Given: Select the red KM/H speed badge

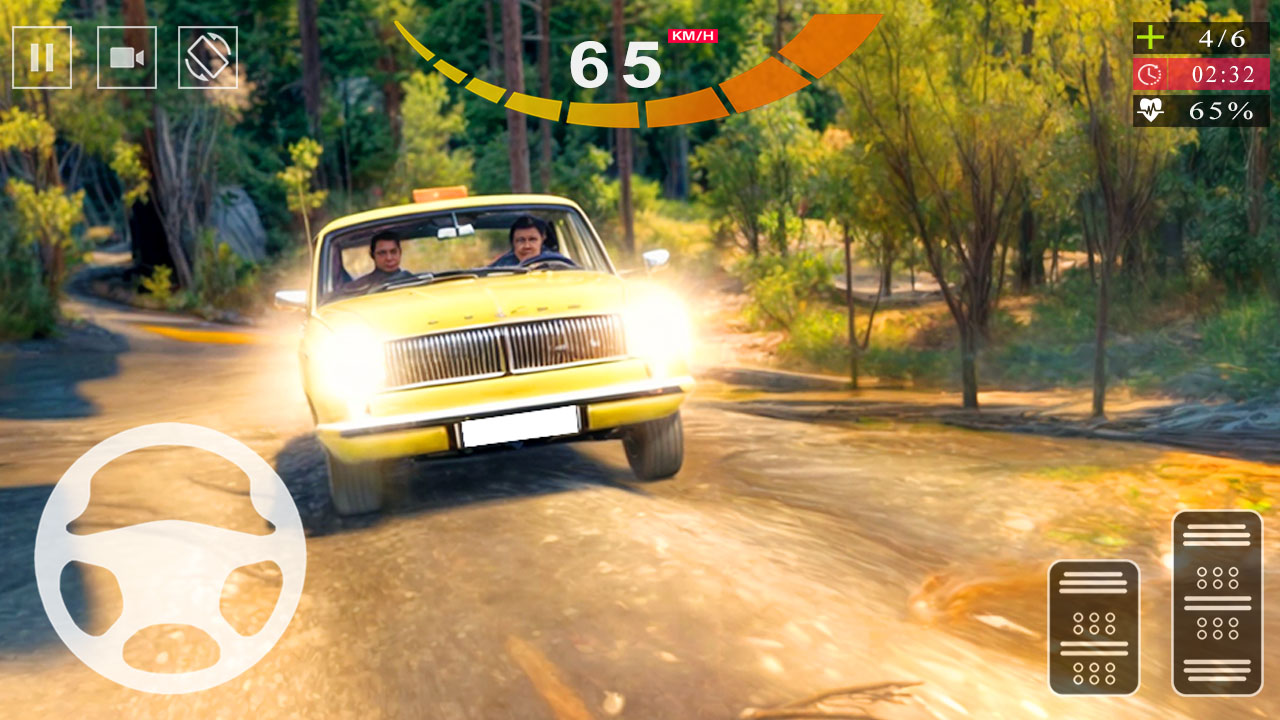Looking at the screenshot, I should point(692,34).
